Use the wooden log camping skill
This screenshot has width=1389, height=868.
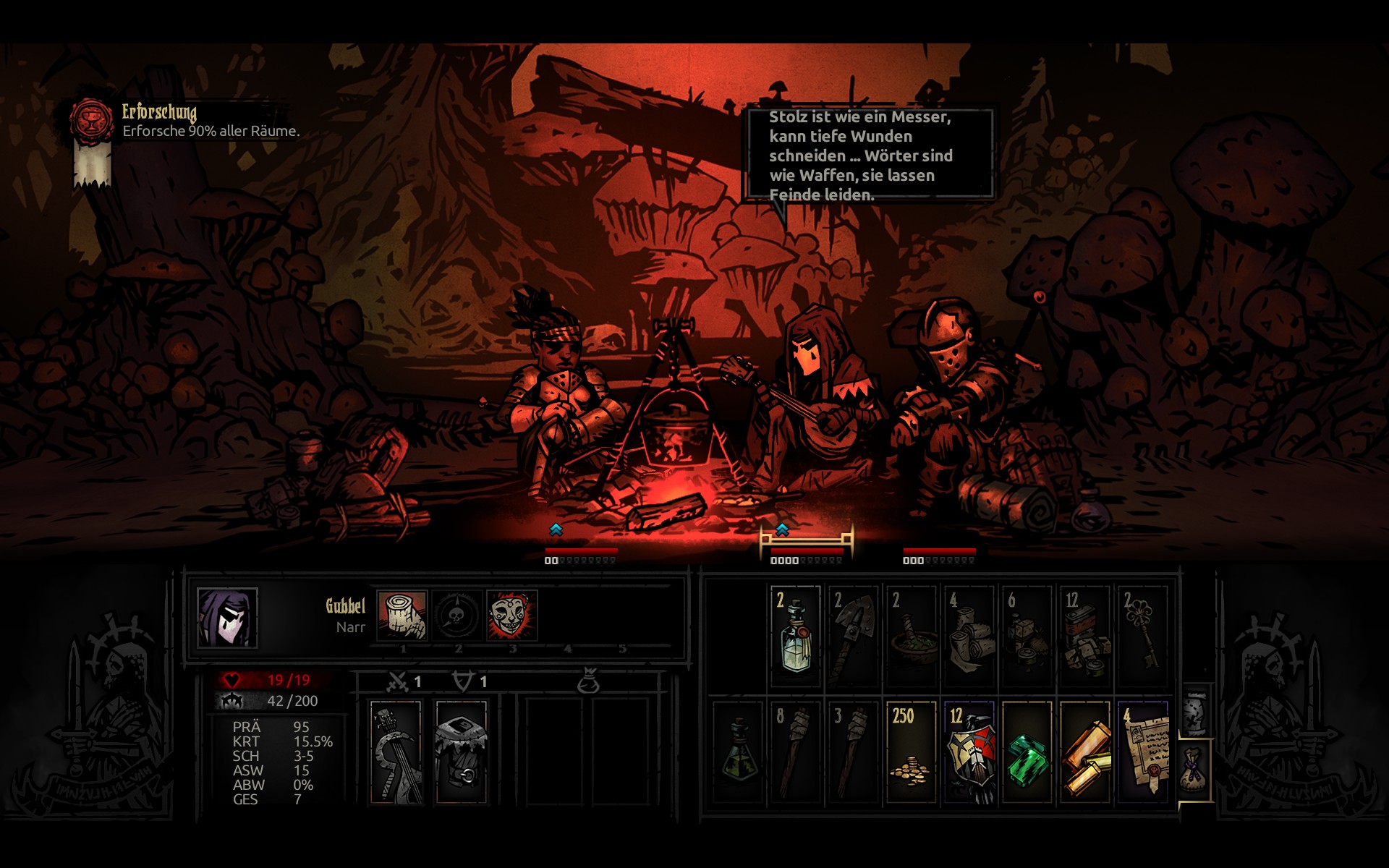[x=402, y=616]
